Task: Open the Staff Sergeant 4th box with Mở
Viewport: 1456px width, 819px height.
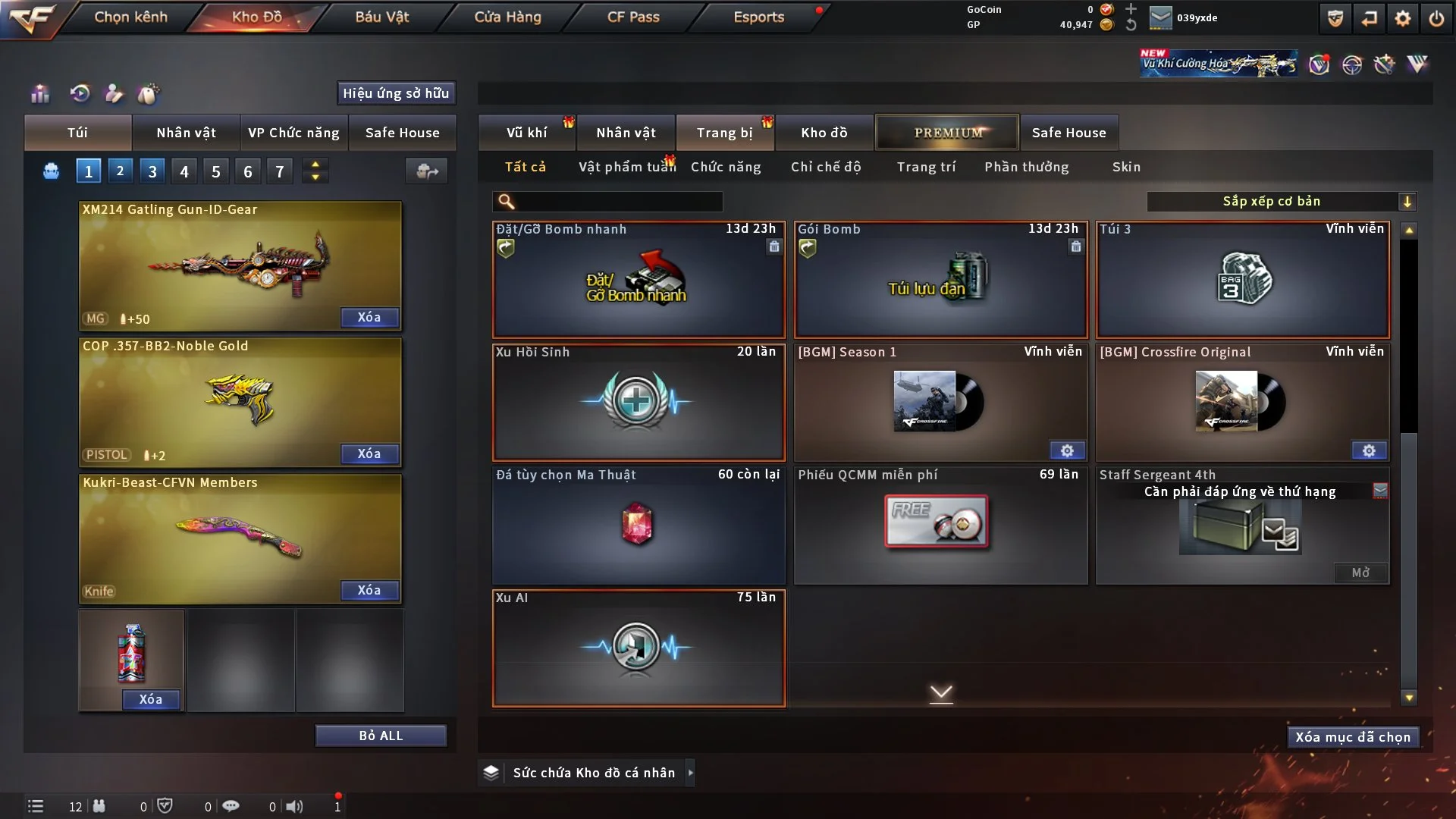Action: point(1360,573)
